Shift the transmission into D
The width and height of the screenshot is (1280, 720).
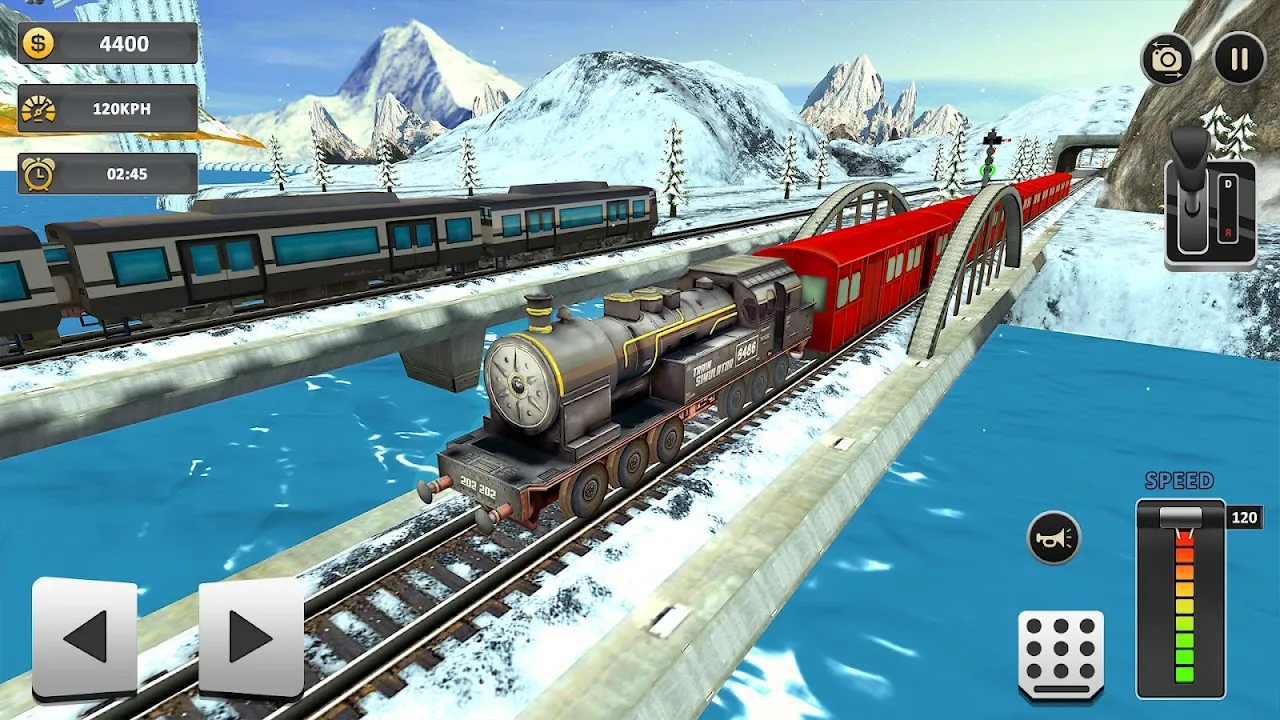coord(1229,183)
